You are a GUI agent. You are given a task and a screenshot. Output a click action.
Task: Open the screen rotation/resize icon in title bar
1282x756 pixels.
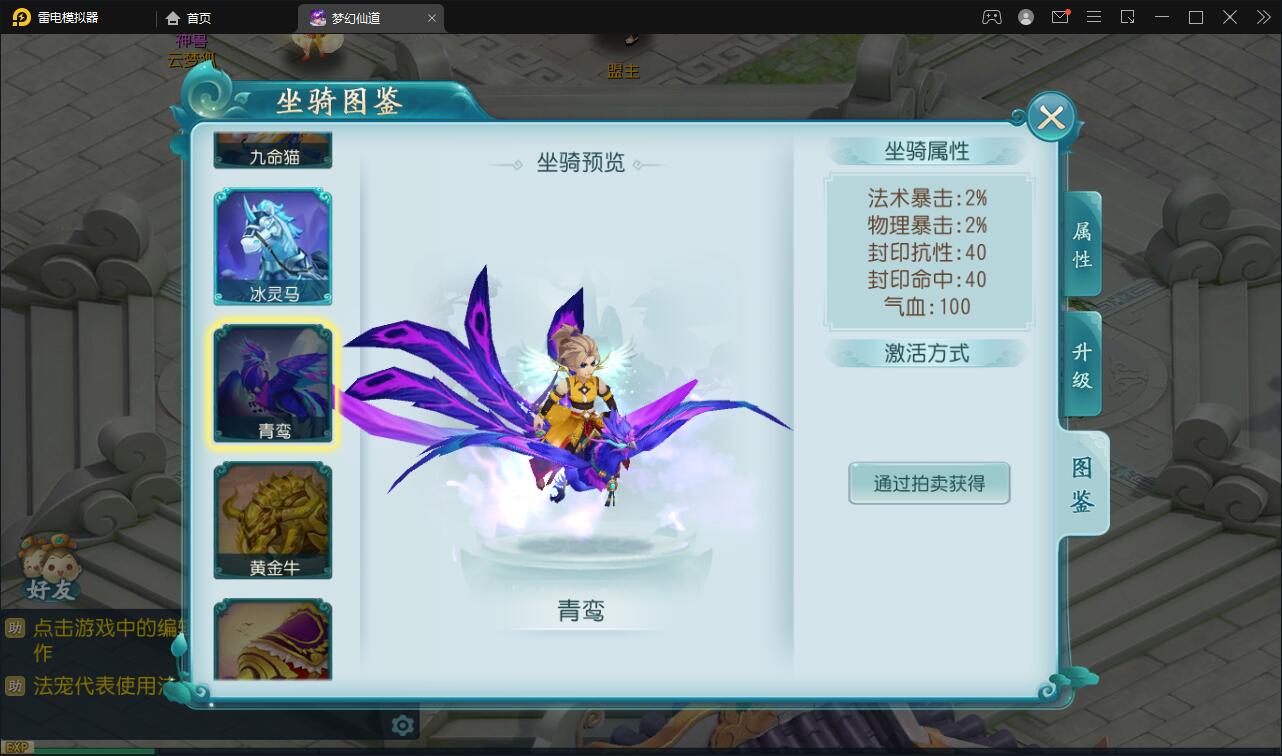1128,17
